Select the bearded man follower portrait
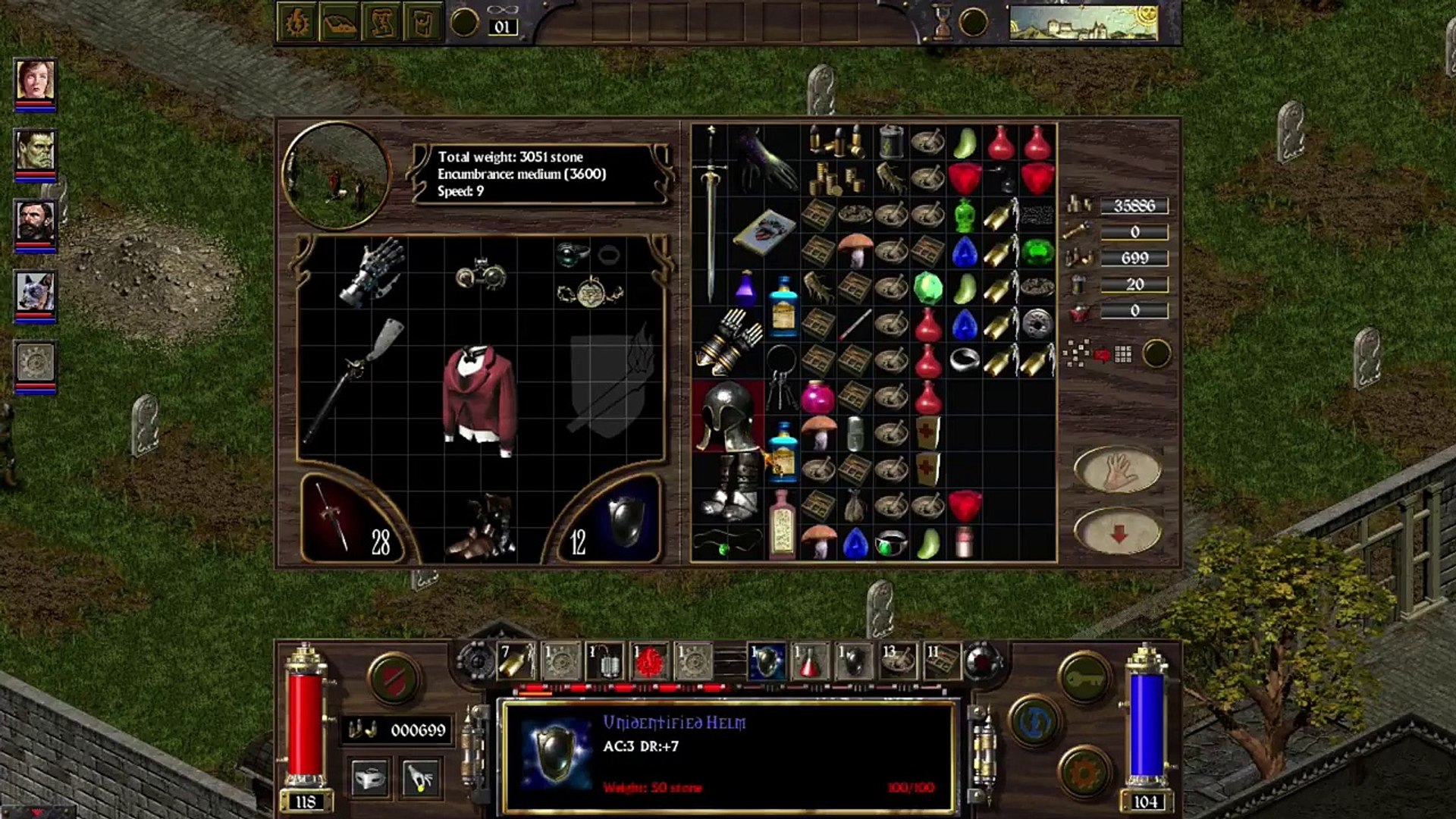Viewport: 1456px width, 819px height. [x=35, y=223]
